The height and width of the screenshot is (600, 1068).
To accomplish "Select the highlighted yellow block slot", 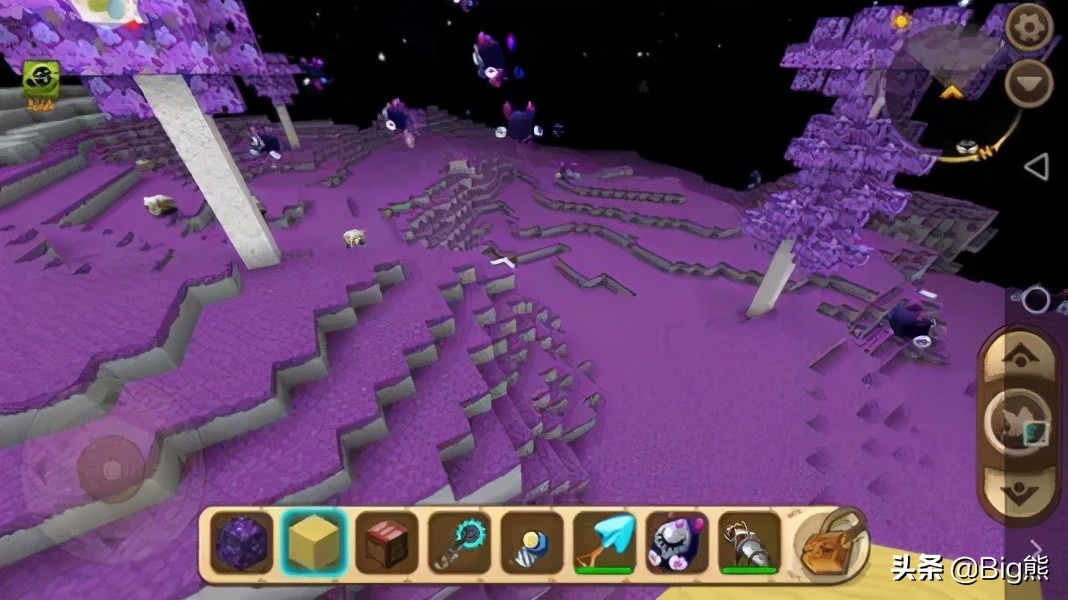I will coord(314,544).
